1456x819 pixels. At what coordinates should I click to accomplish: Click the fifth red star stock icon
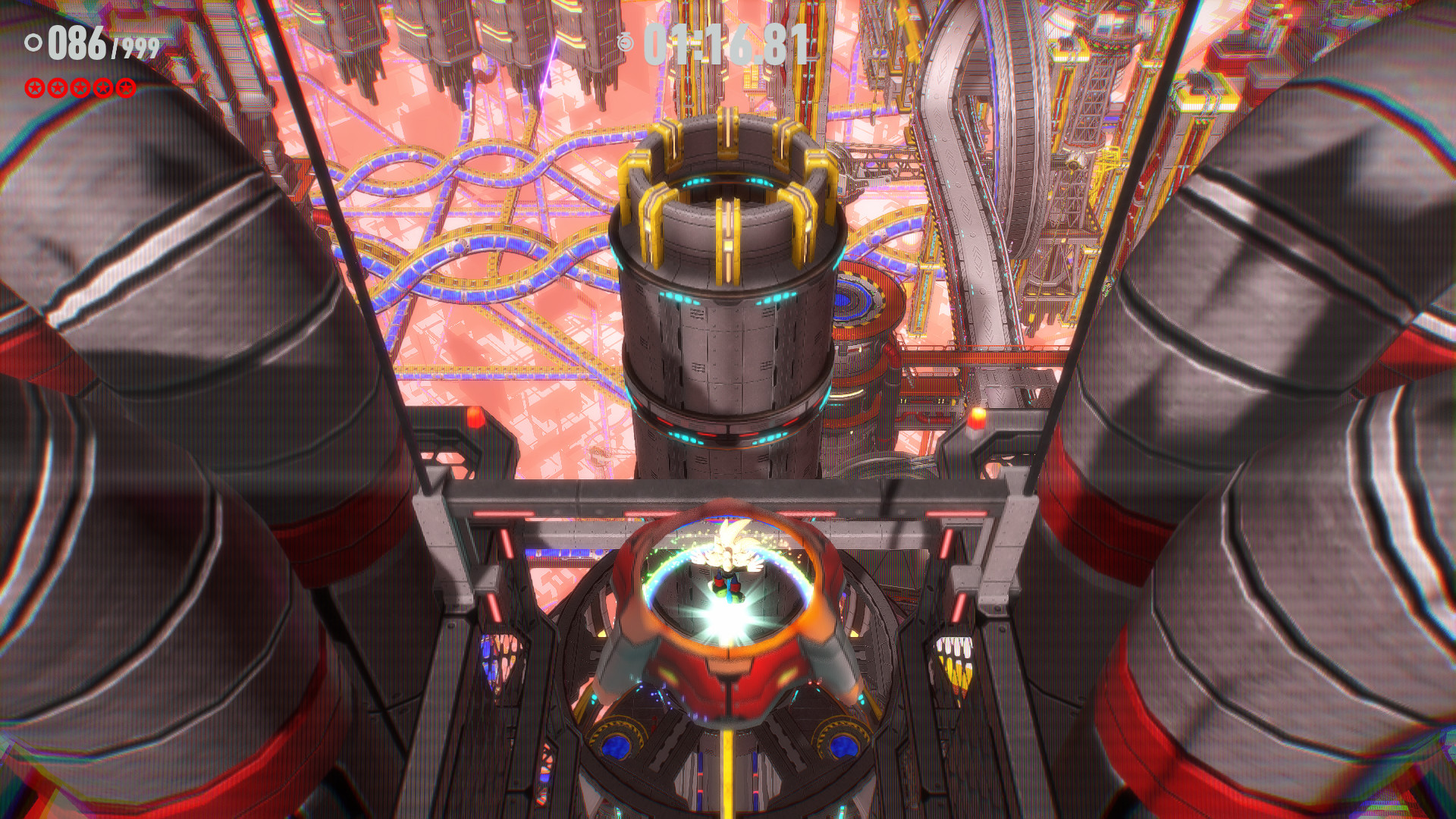point(125,87)
